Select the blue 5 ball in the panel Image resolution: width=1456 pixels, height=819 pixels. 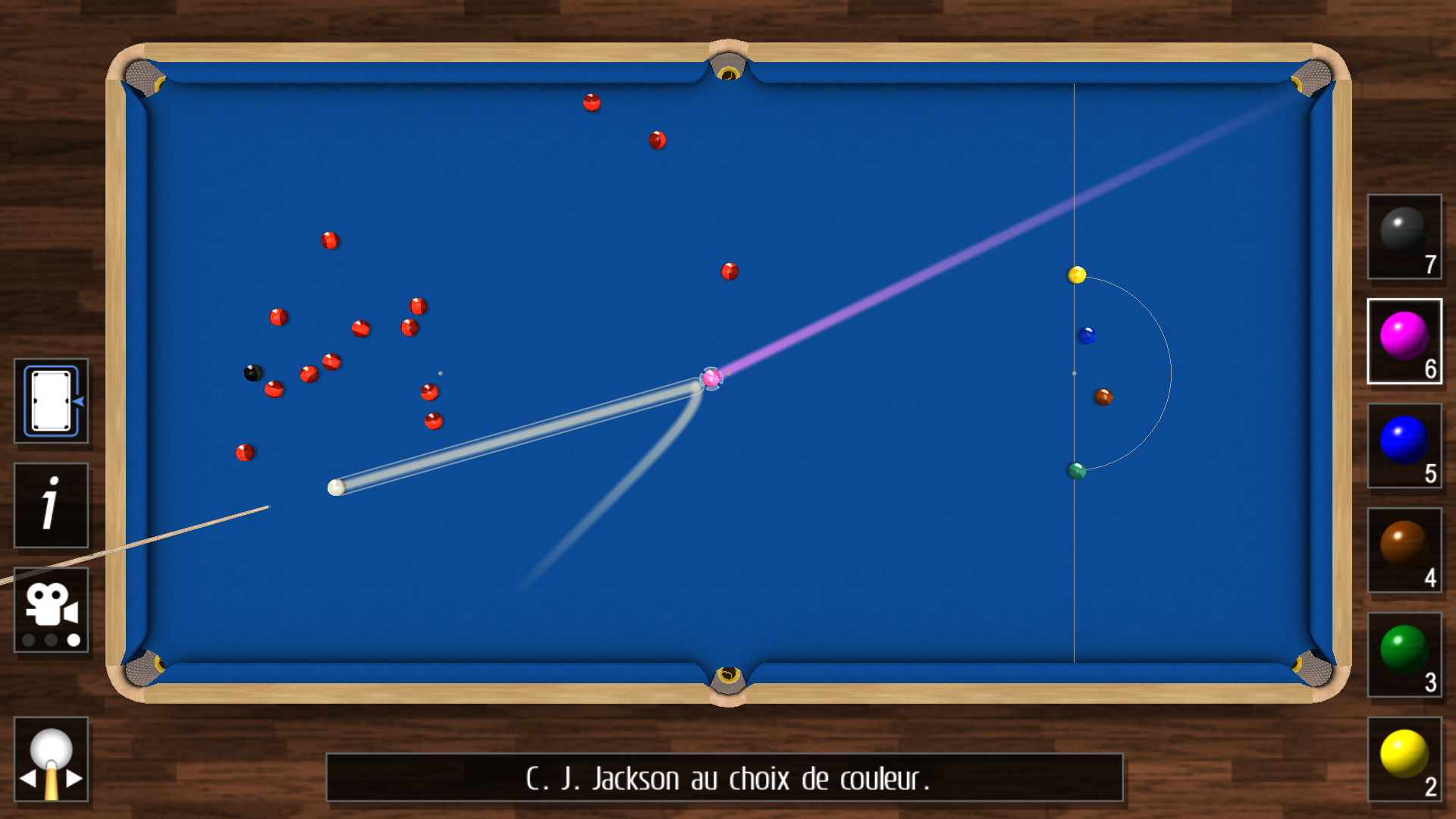click(1404, 444)
